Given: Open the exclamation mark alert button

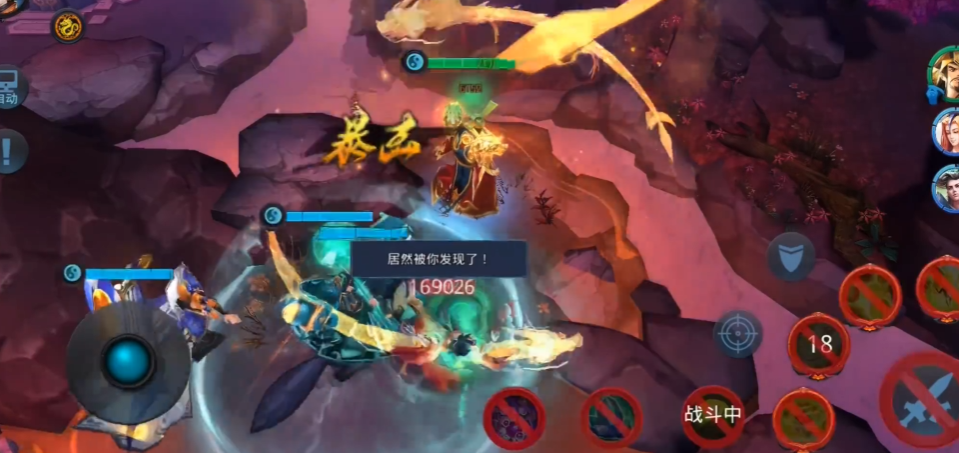Looking at the screenshot, I should click(x=8, y=152).
